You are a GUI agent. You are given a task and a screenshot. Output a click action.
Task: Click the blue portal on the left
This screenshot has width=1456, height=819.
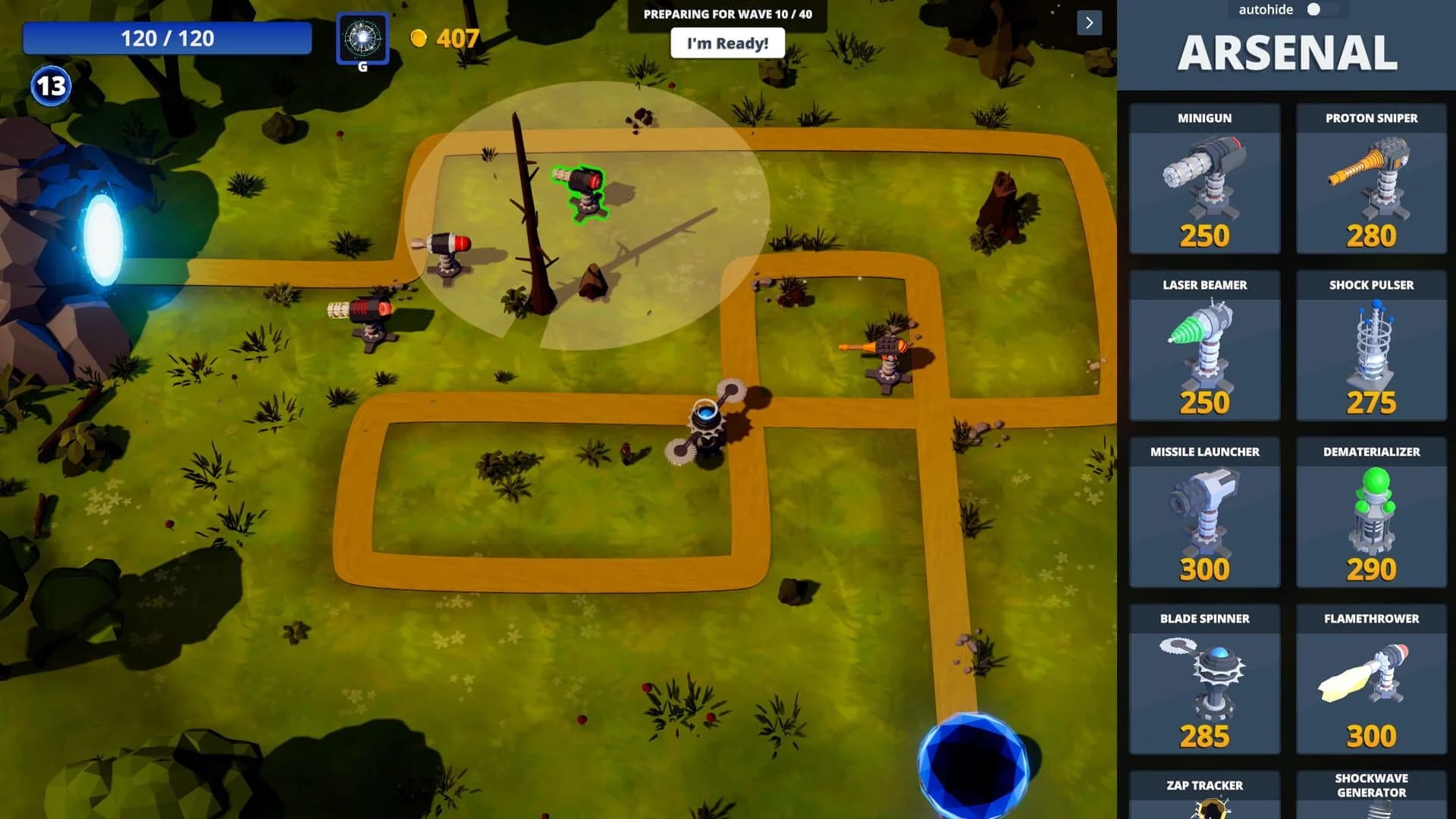pos(102,239)
